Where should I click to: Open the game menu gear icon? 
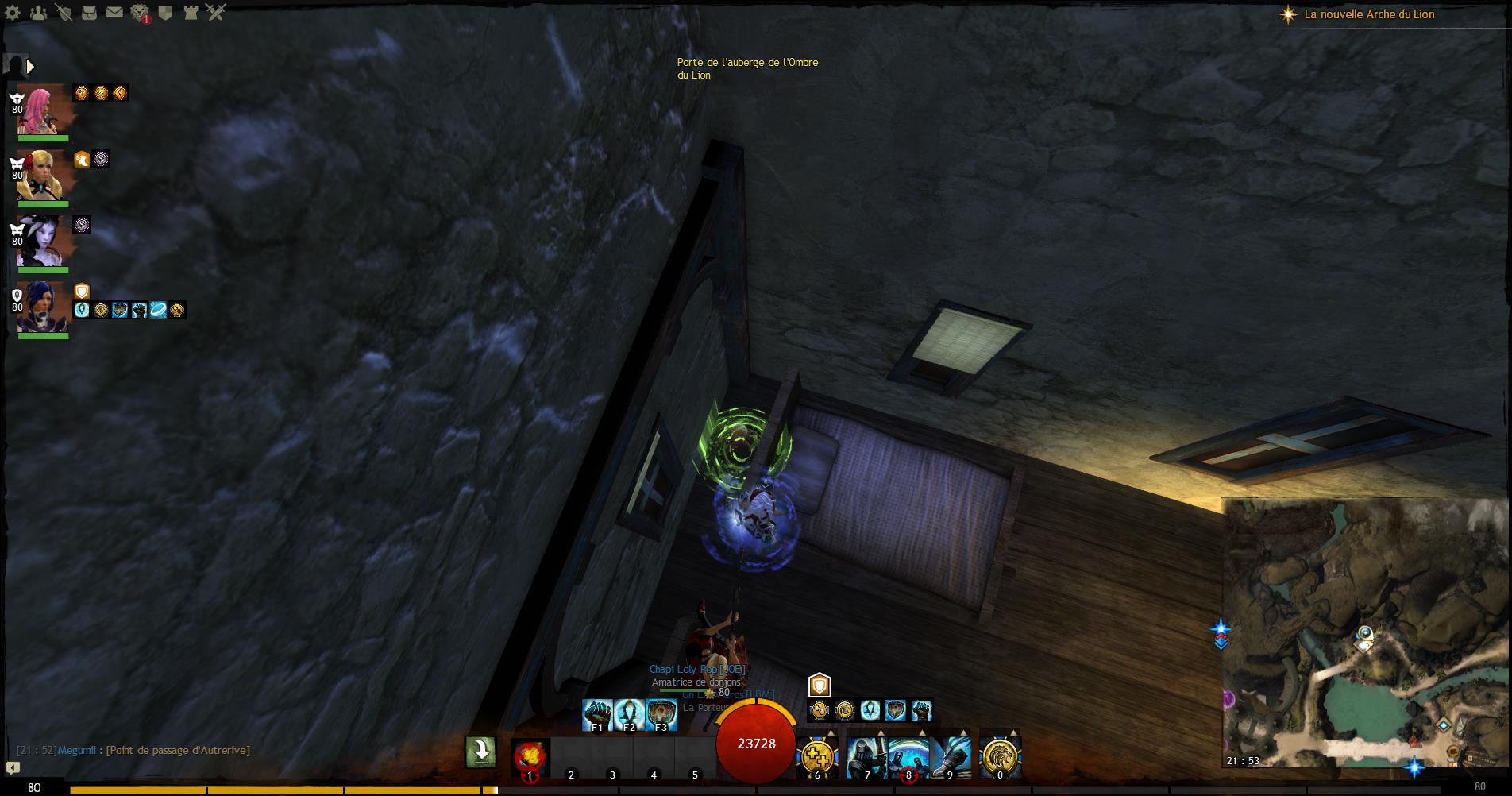click(14, 13)
